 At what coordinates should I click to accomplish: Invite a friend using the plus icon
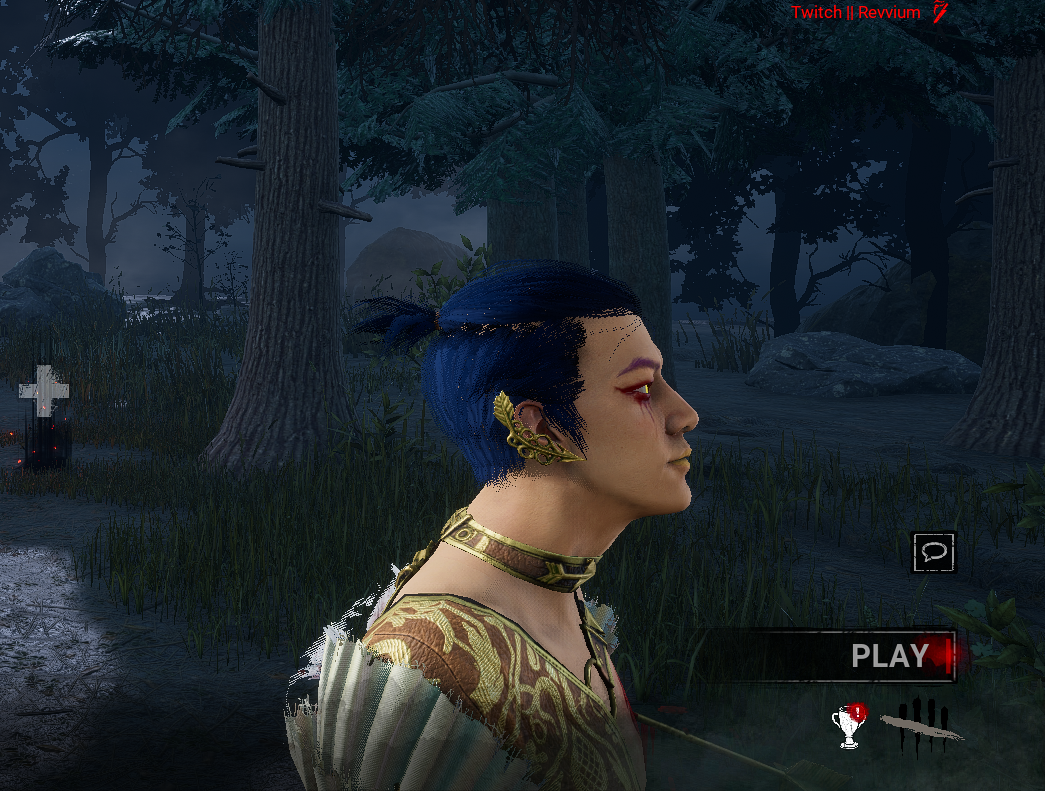click(x=44, y=391)
